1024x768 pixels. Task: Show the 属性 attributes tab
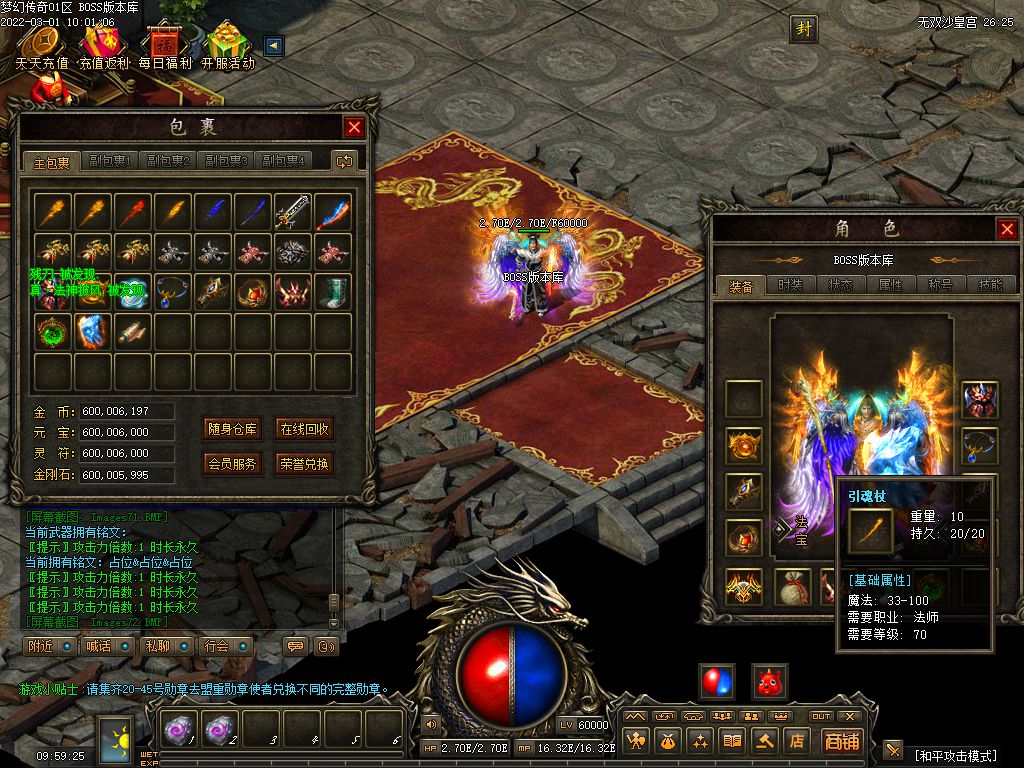[890, 285]
